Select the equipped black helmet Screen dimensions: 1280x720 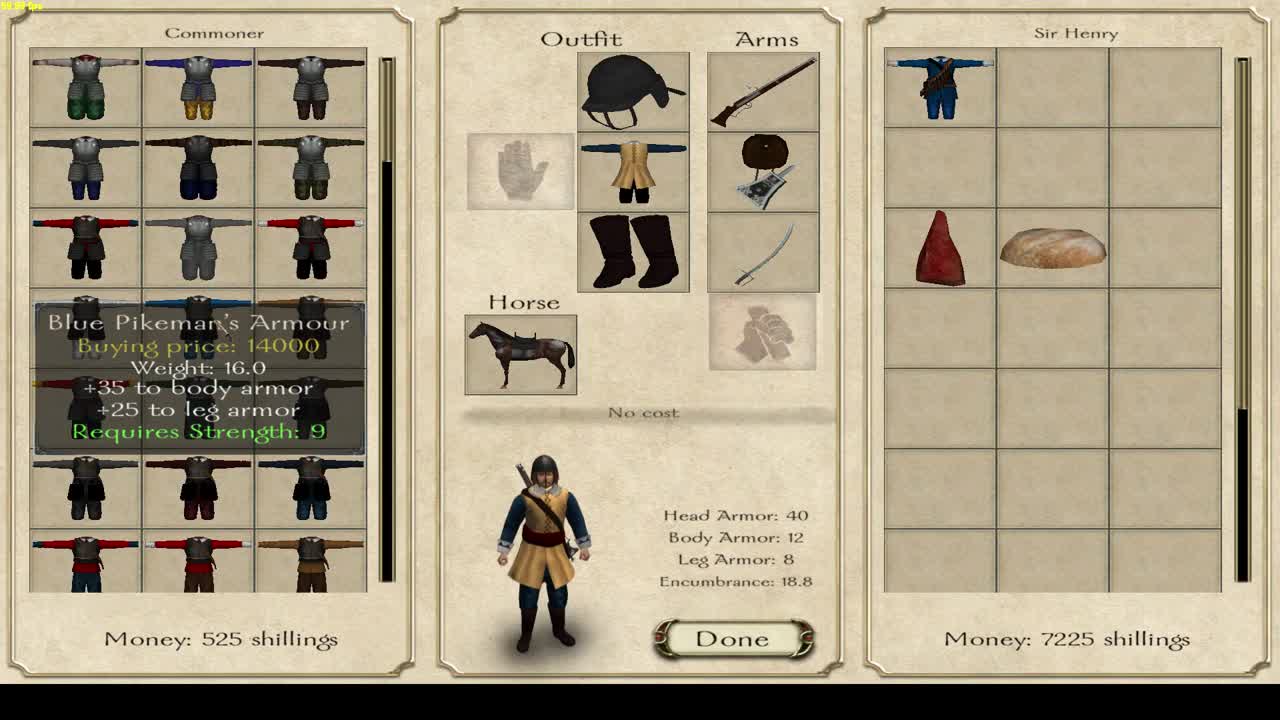[x=632, y=92]
